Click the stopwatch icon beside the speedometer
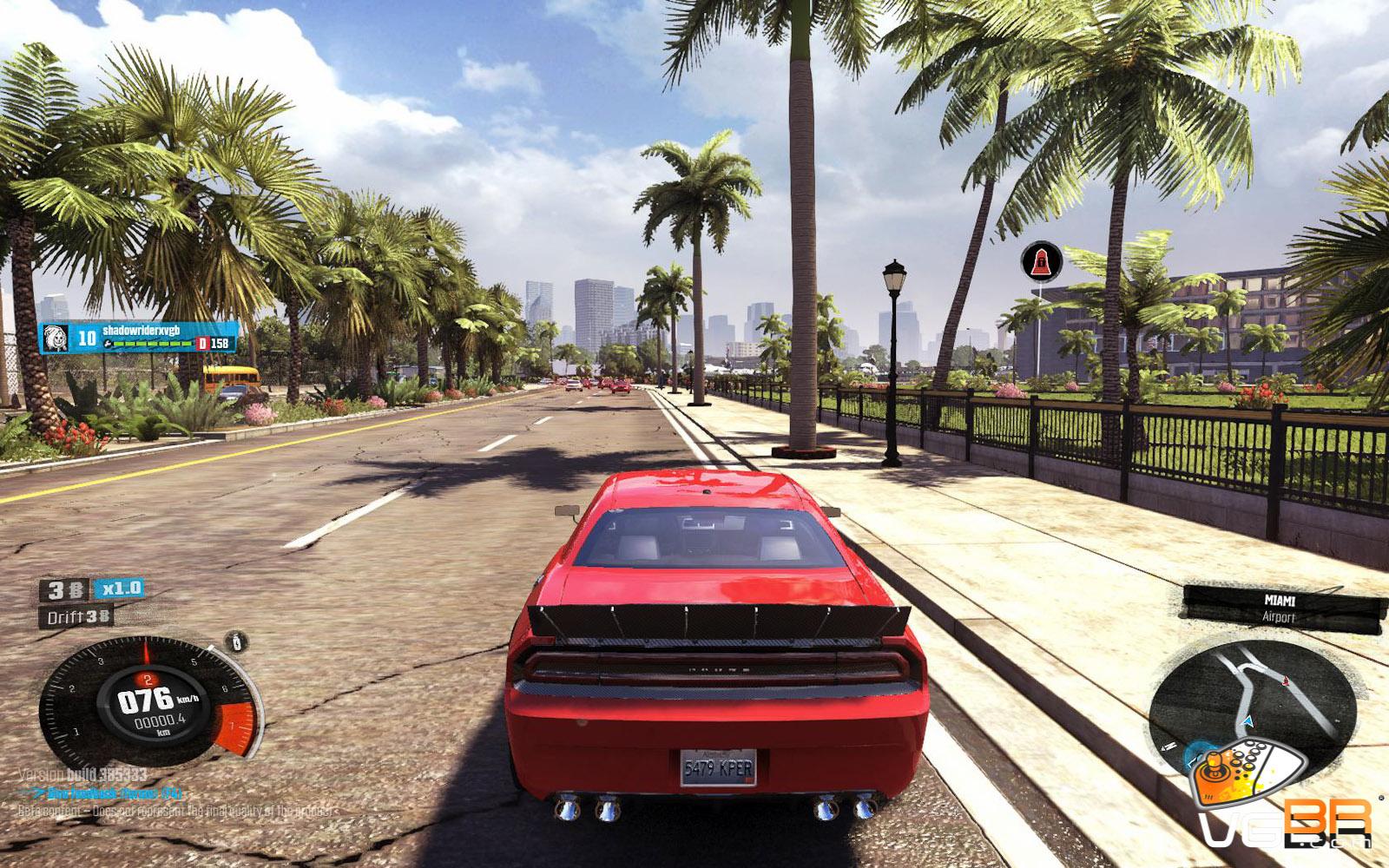Viewport: 1389px width, 868px height. 237,642
